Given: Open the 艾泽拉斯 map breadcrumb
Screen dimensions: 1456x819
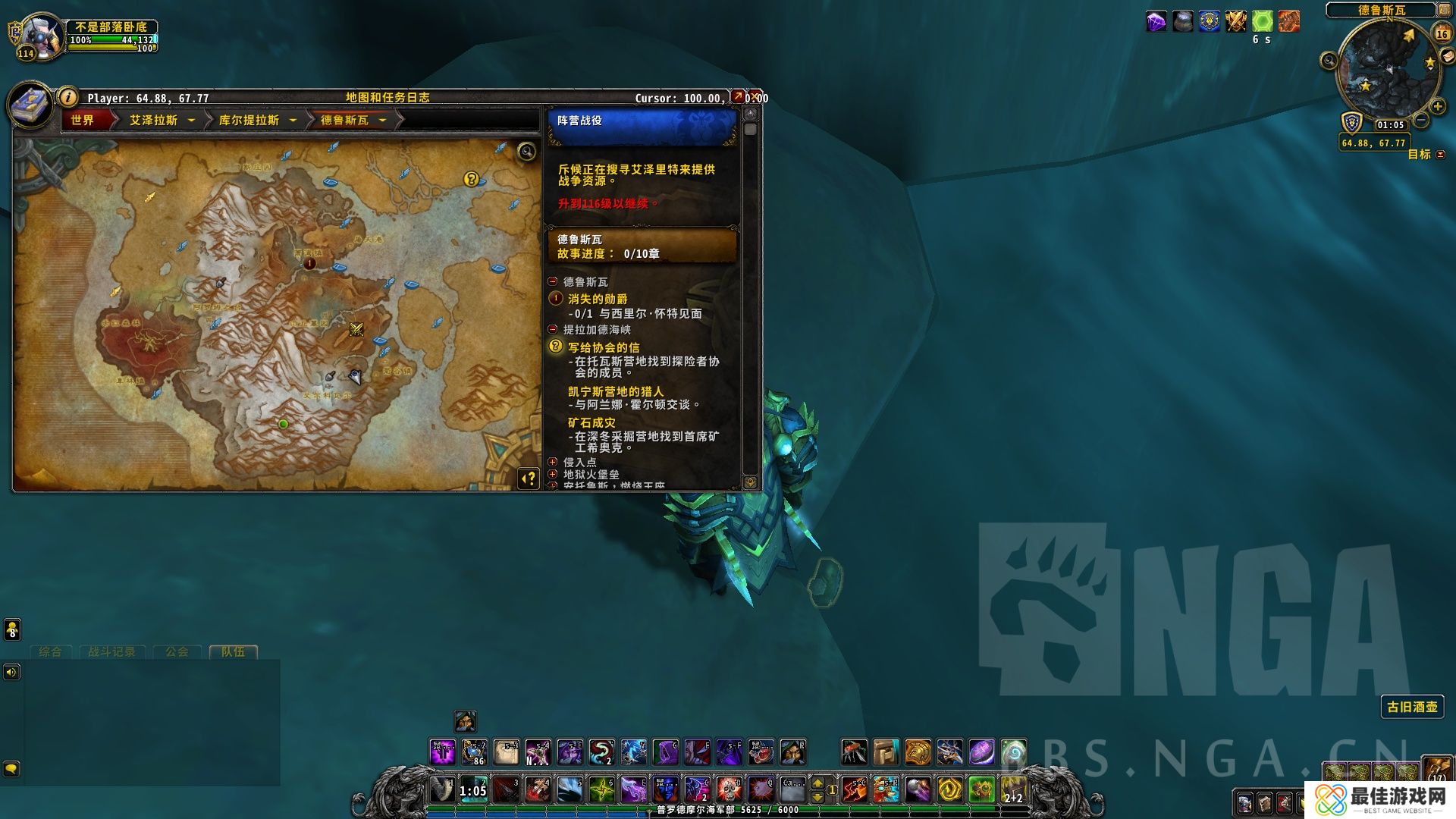Looking at the screenshot, I should pyautogui.click(x=154, y=121).
